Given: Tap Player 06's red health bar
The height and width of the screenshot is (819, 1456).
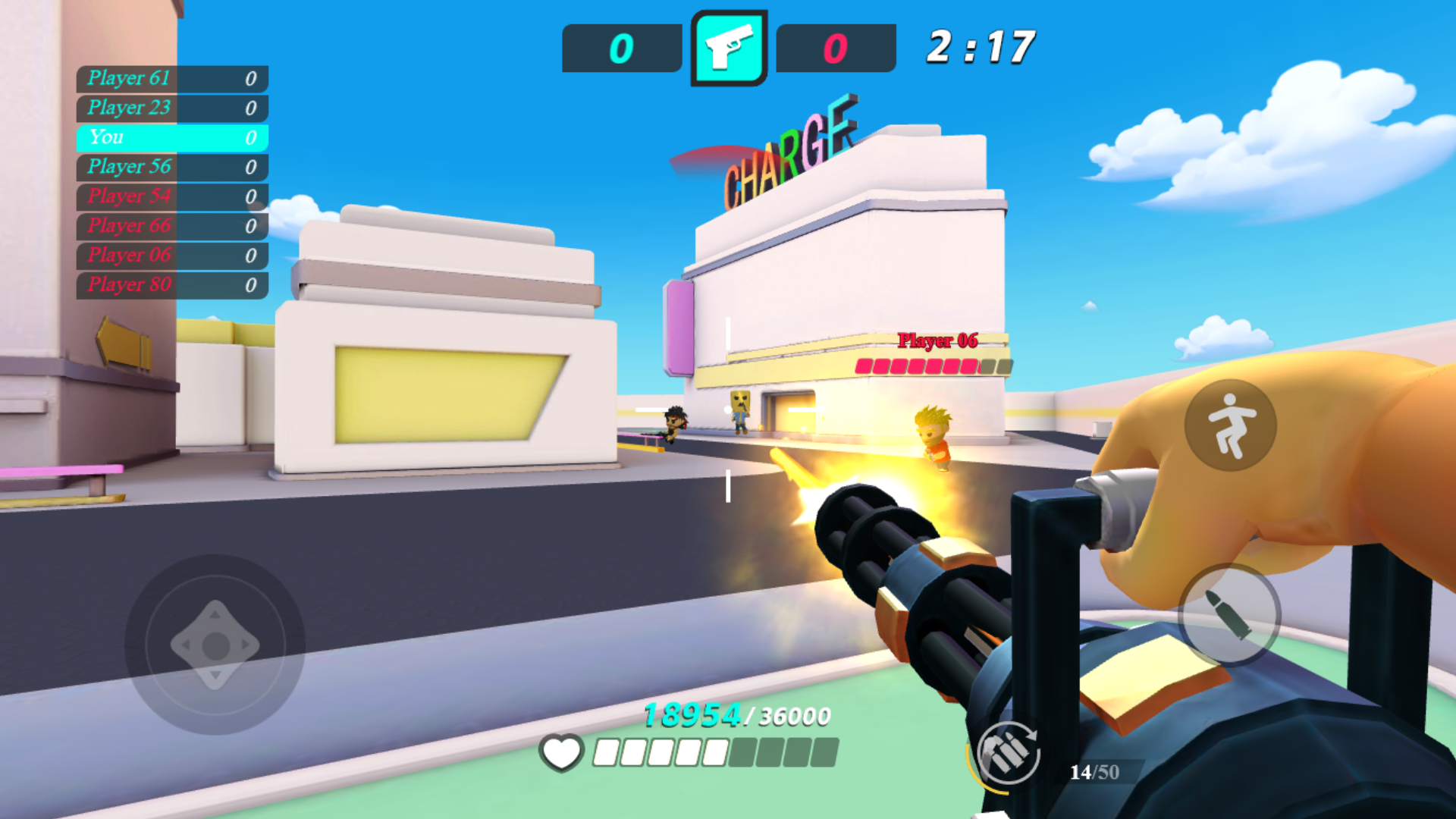Looking at the screenshot, I should click(931, 366).
